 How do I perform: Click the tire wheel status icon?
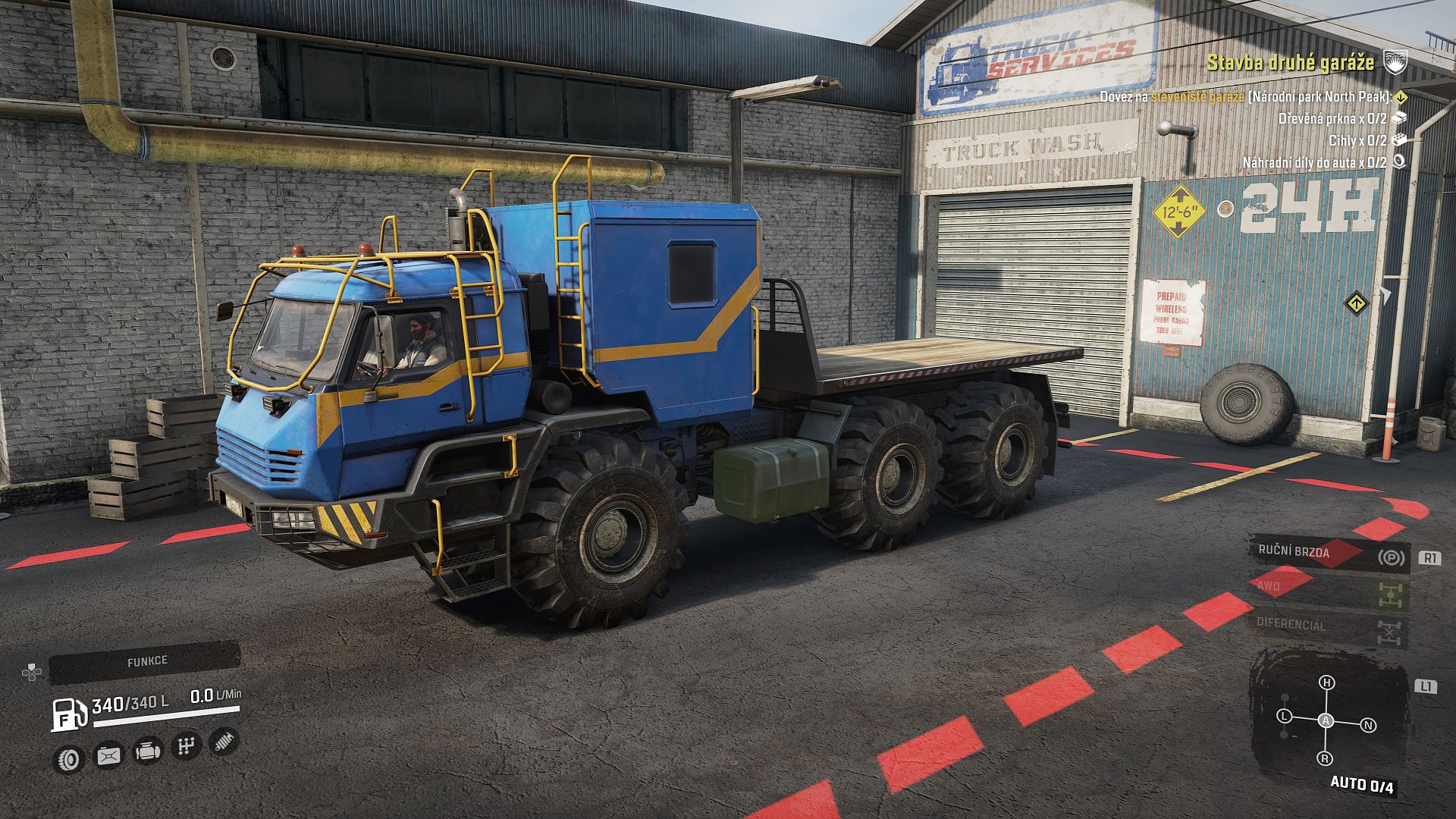(x=70, y=758)
